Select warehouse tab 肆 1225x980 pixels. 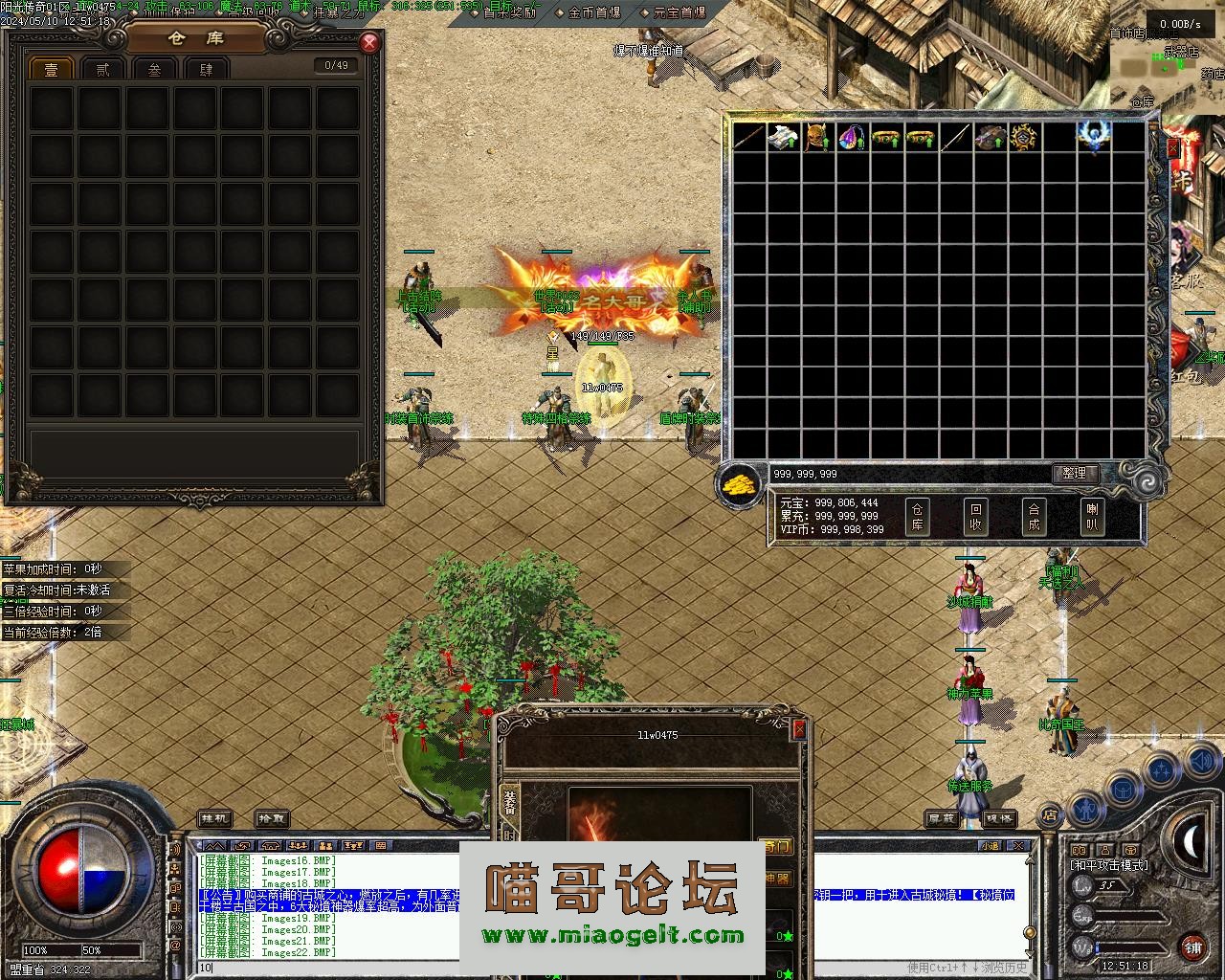pos(206,69)
